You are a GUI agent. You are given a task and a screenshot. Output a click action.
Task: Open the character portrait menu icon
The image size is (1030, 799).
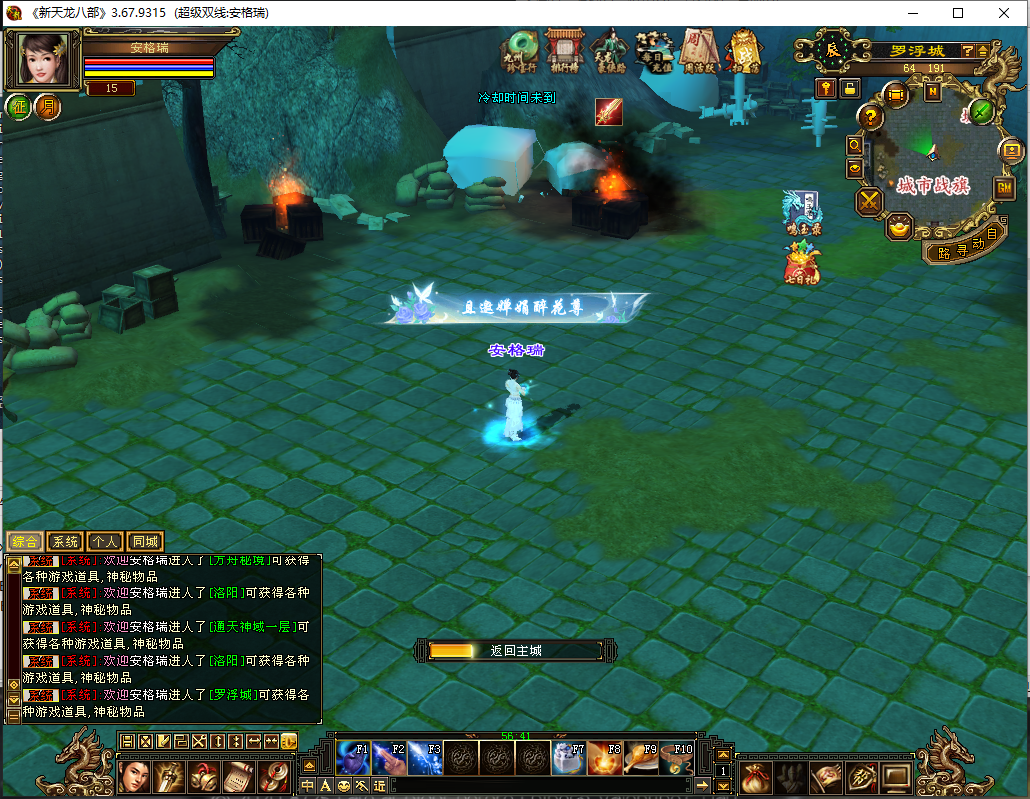134,776
